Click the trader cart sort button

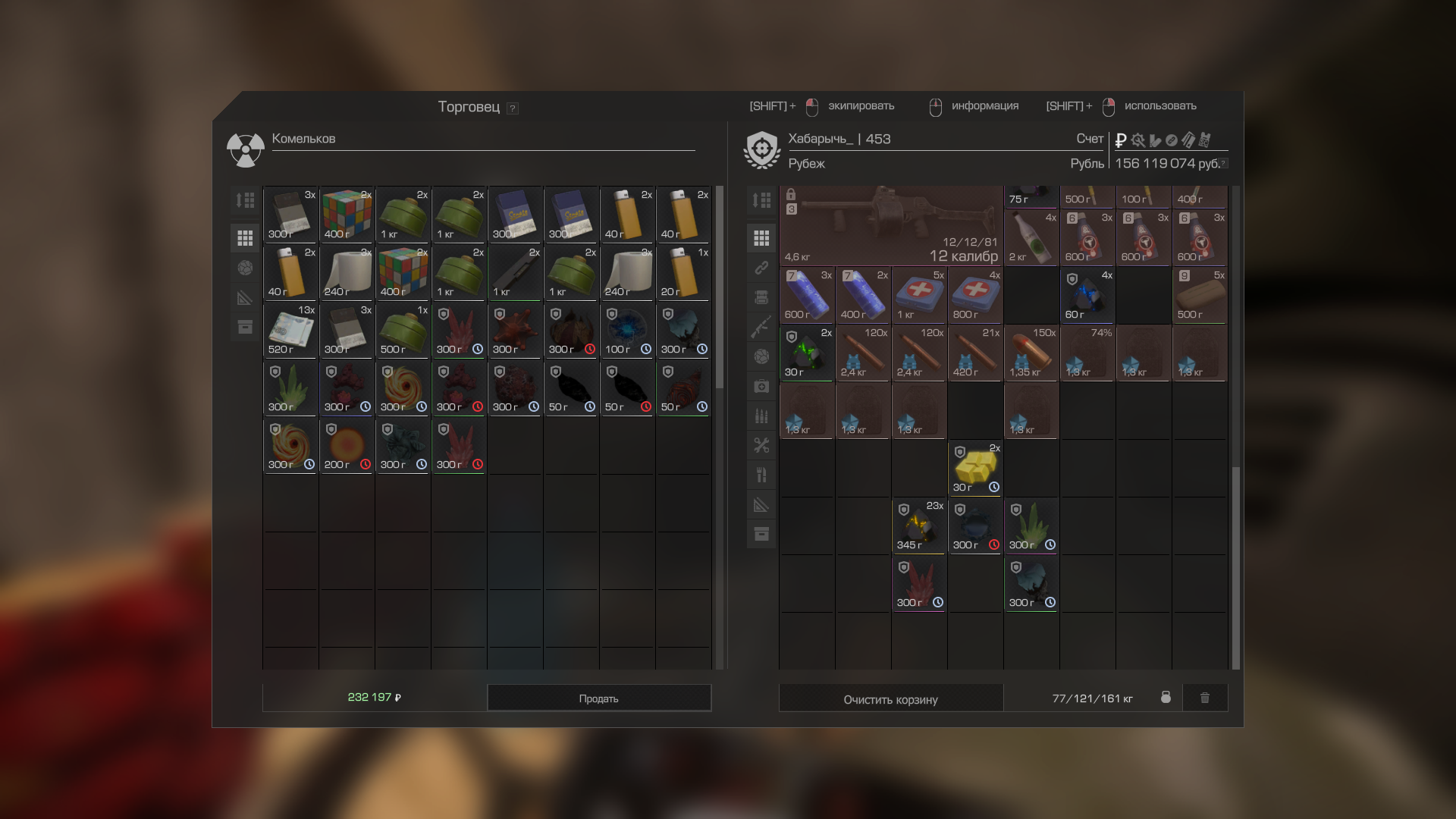pos(245,200)
